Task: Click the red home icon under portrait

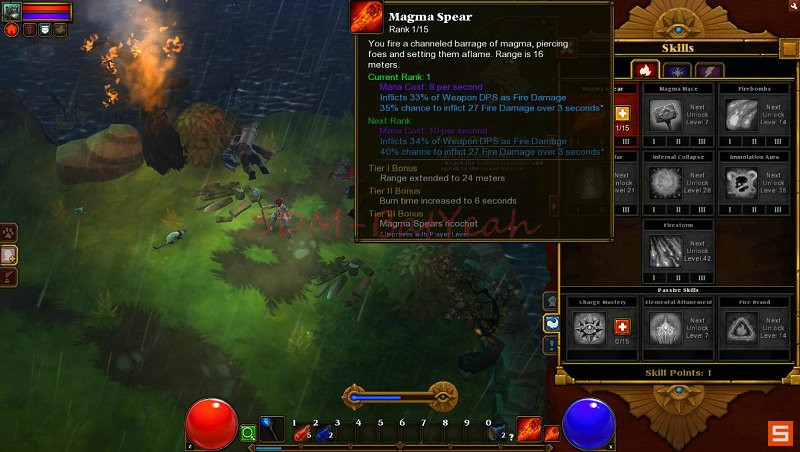Action: (12, 30)
